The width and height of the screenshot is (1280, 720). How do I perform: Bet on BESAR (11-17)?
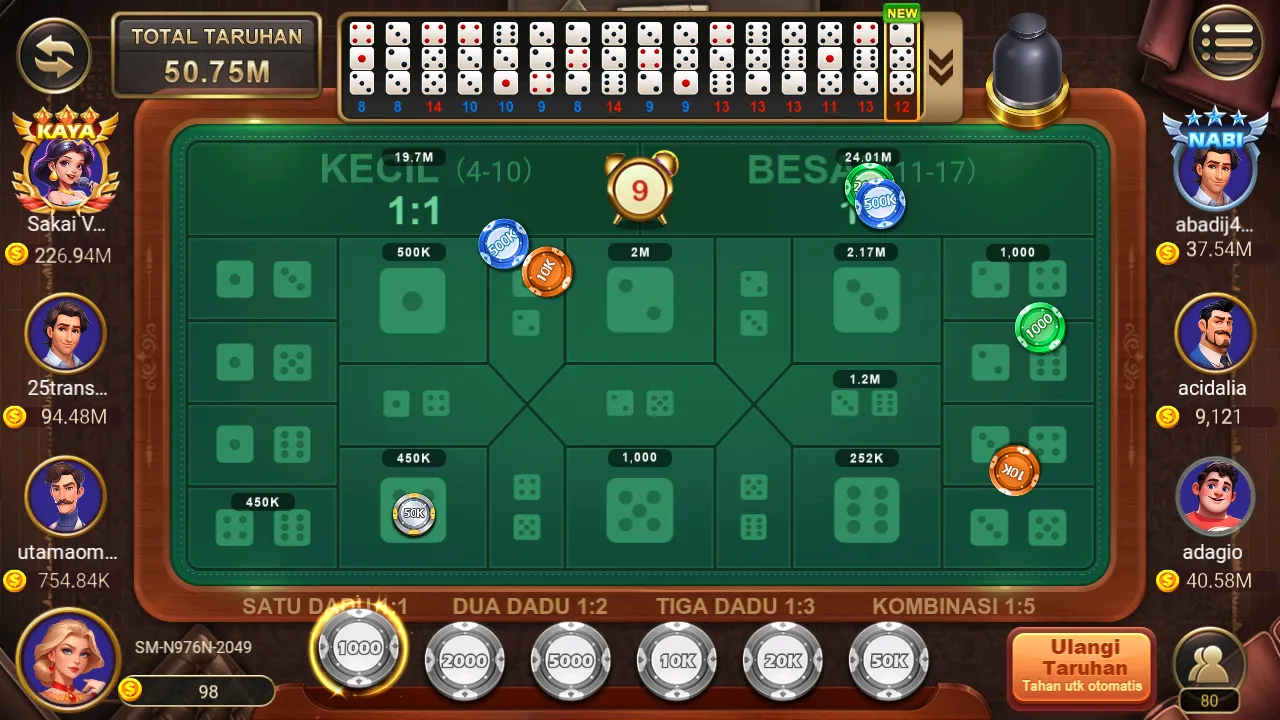[x=800, y=188]
